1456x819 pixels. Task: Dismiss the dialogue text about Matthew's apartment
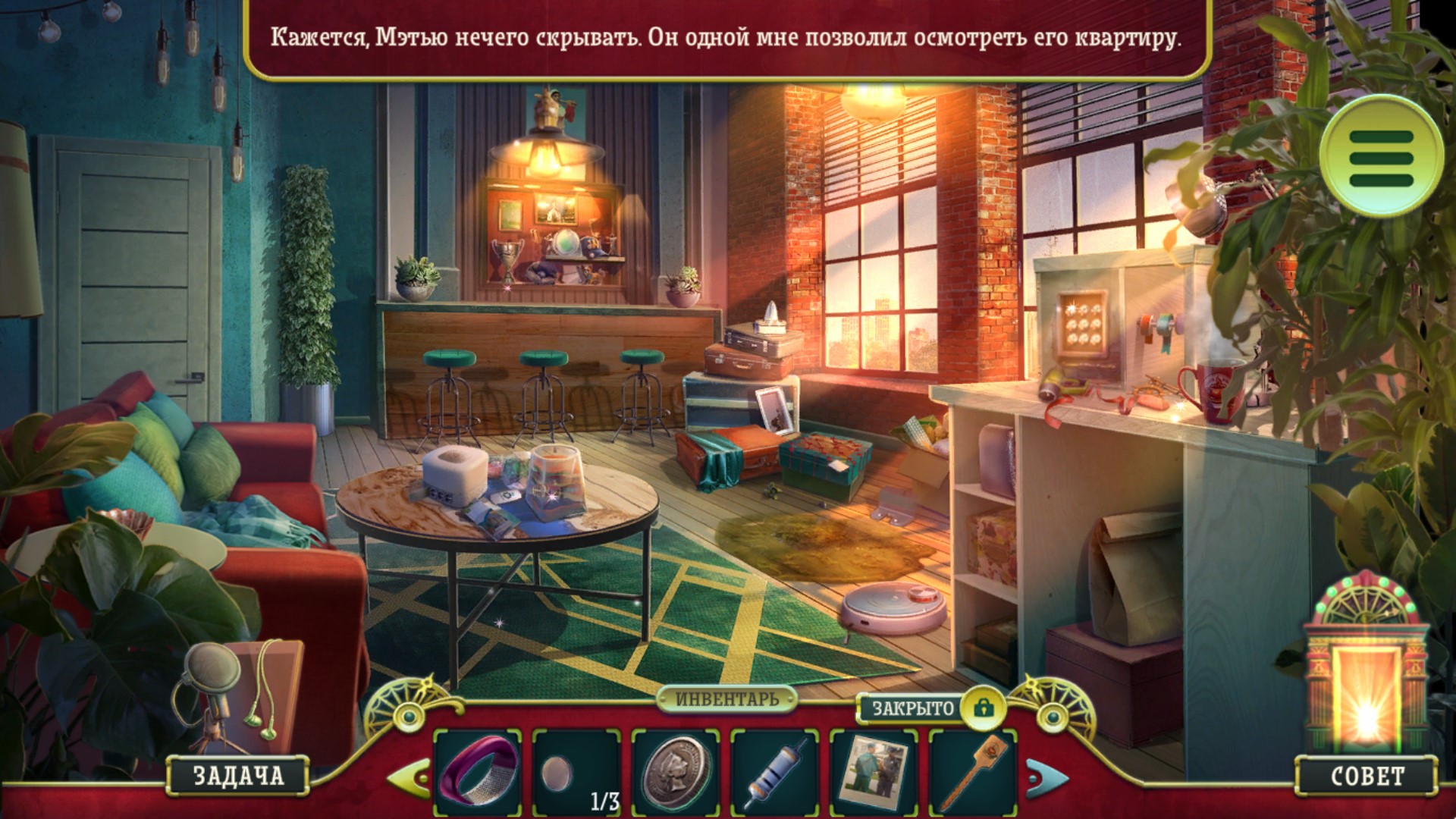point(726,38)
